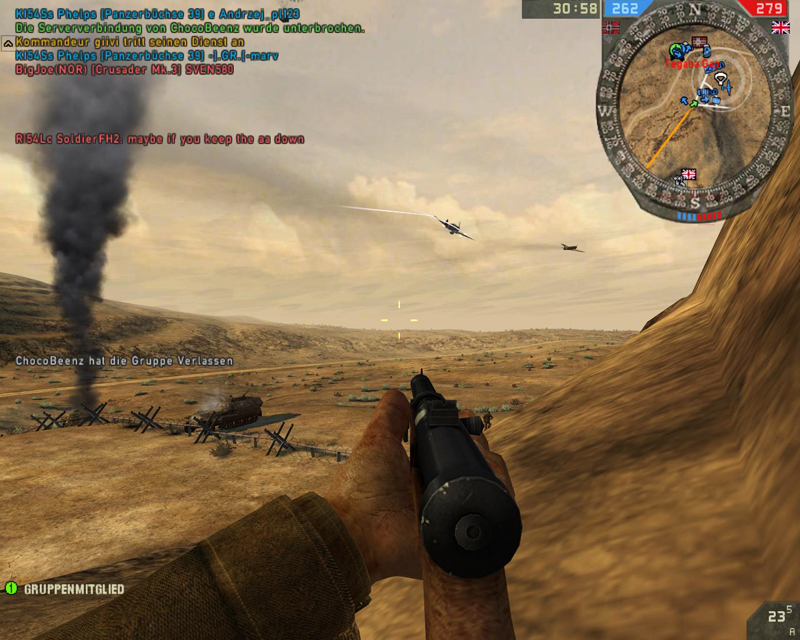Click the parachute marker on the minimap
This screenshot has width=800, height=640.
(718, 76)
